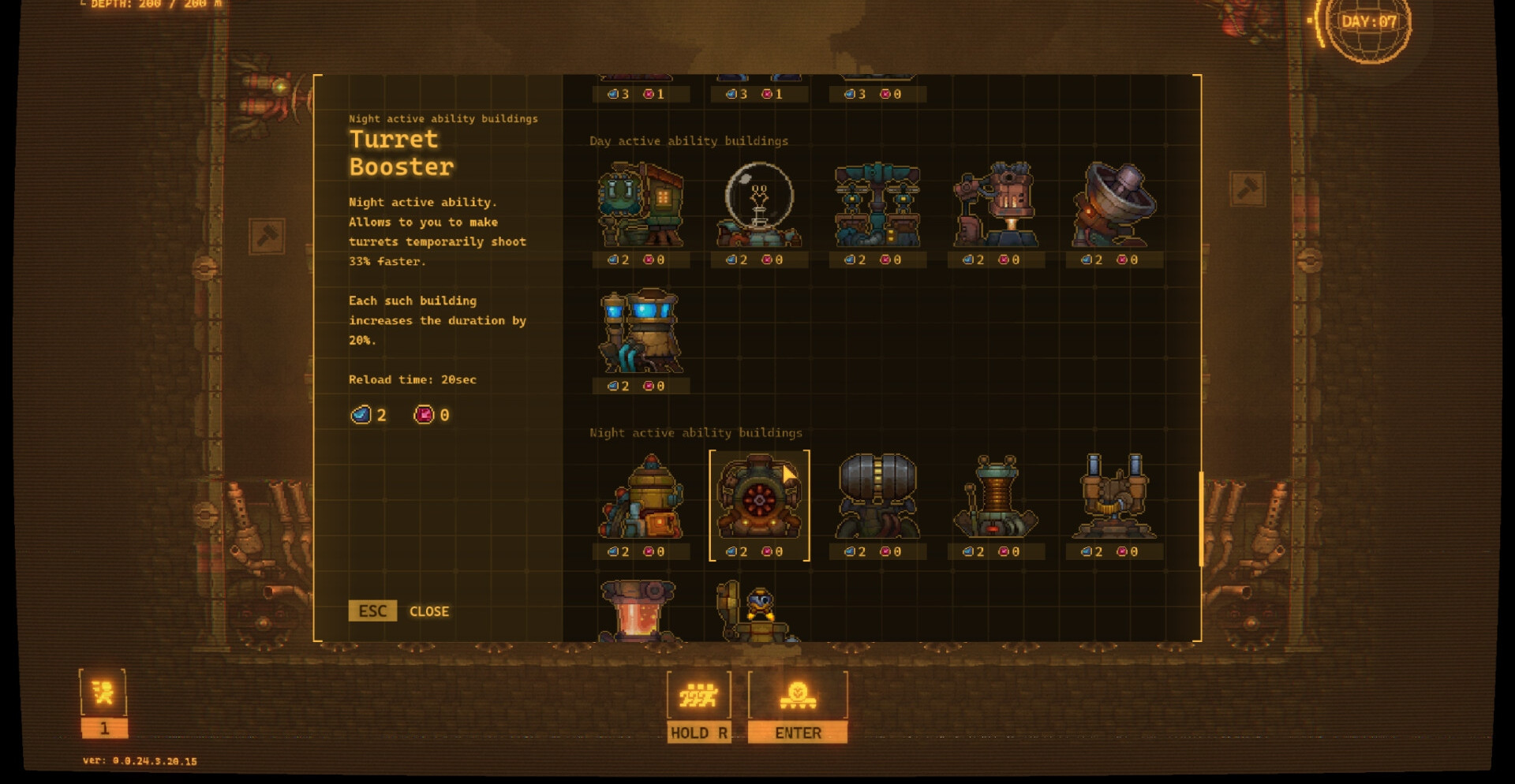Choose the dark barrel tank night building
This screenshot has width=1515, height=784.
pos(877,498)
